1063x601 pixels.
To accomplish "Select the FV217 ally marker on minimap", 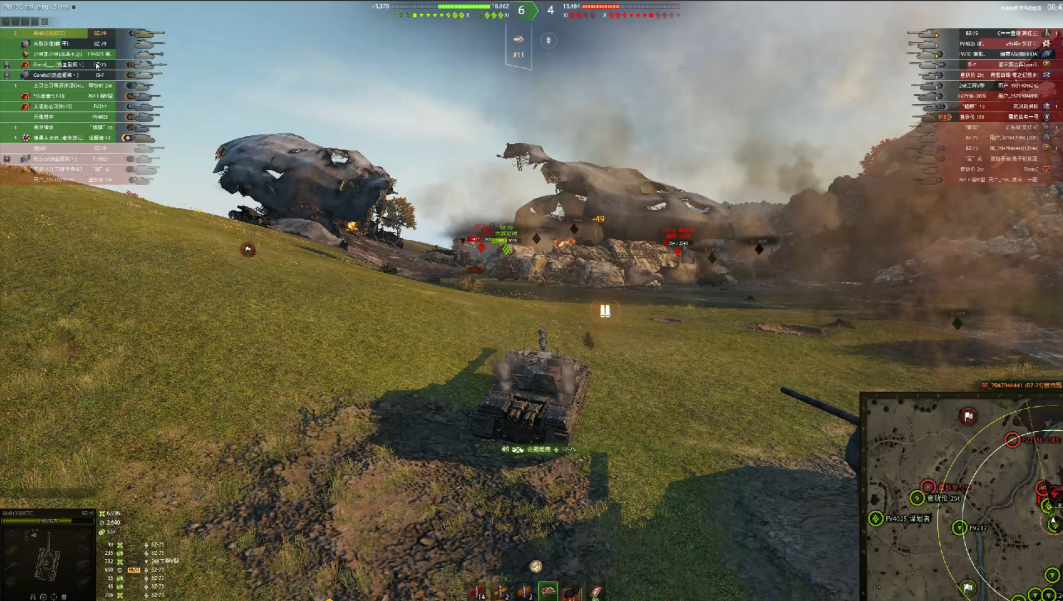I will (961, 527).
